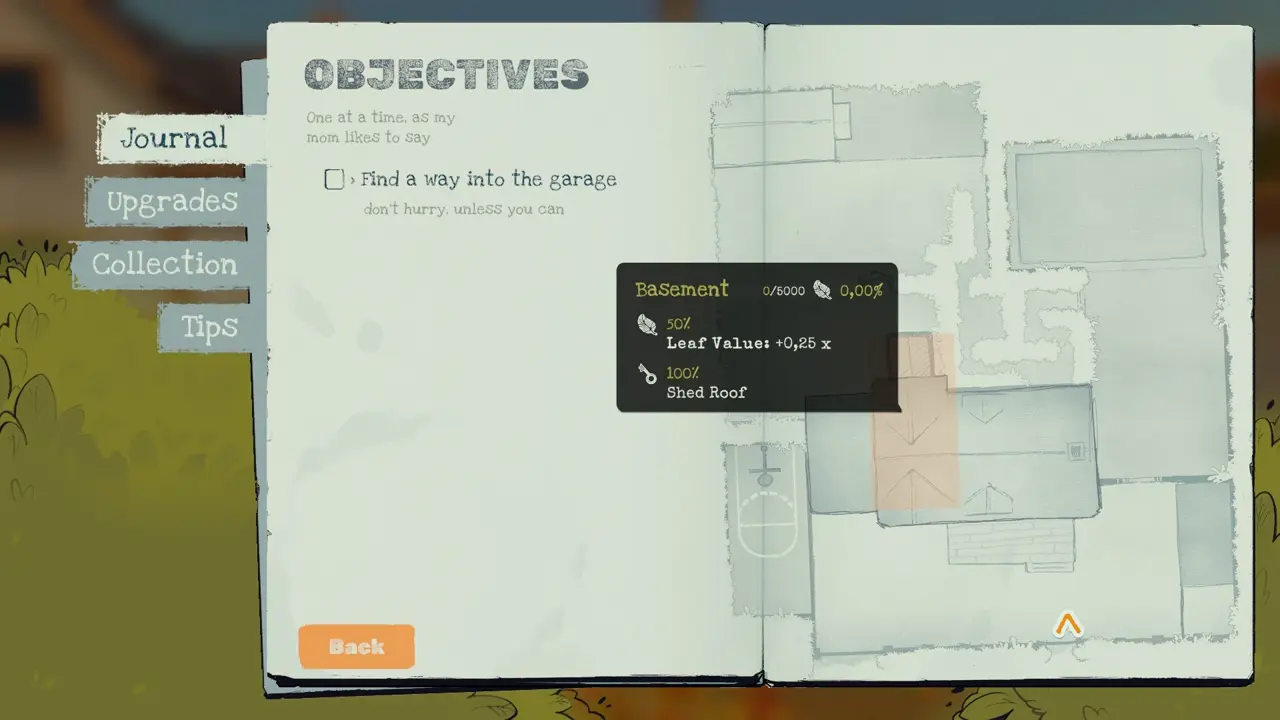Switch to the Upgrades tab
1280x720 pixels.
(x=172, y=201)
